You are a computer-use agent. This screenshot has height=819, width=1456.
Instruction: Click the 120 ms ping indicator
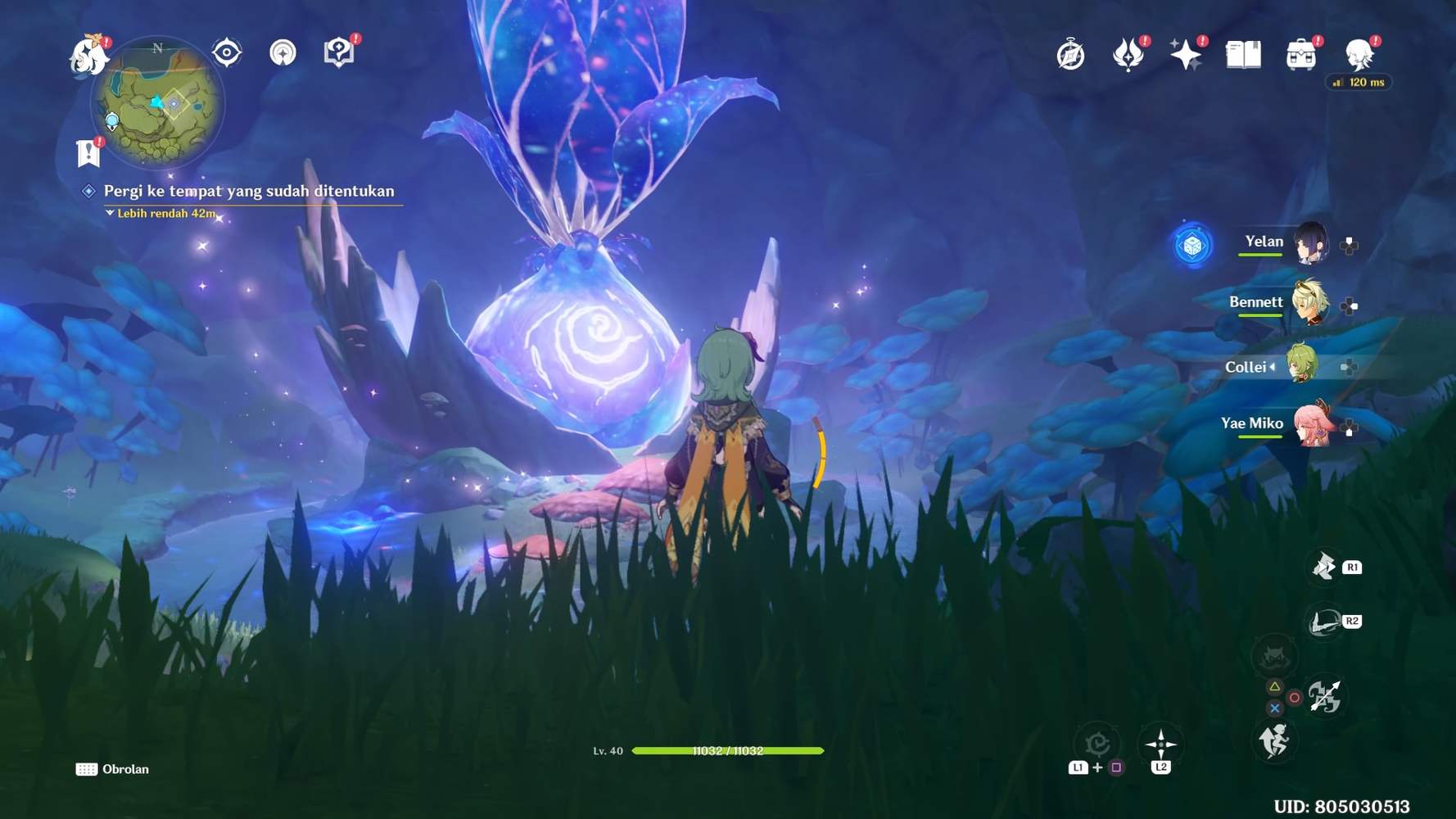pyautogui.click(x=1357, y=82)
